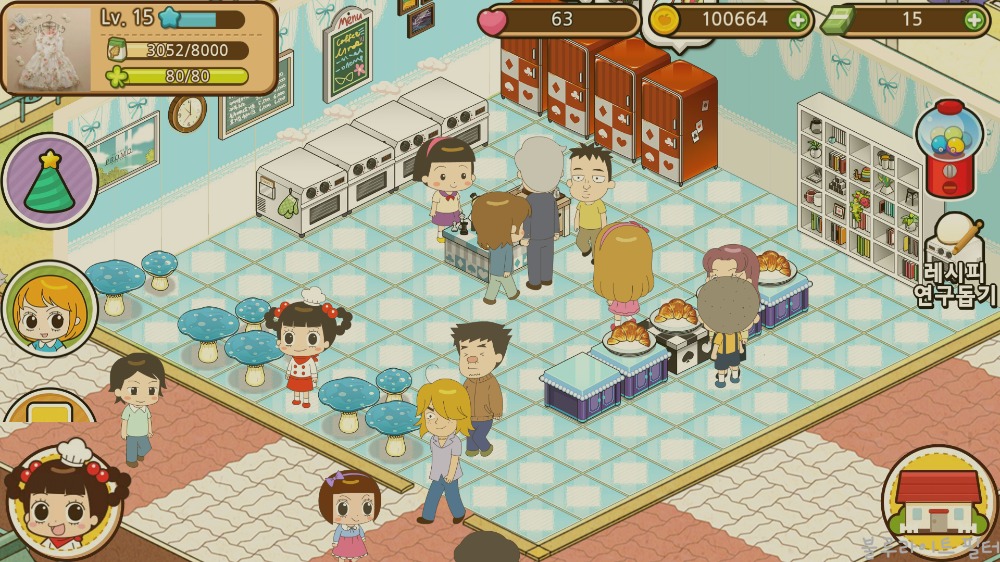This screenshot has width=1000, height=562.
Task: Add more gold coins with plus button
Action: coord(797,20)
